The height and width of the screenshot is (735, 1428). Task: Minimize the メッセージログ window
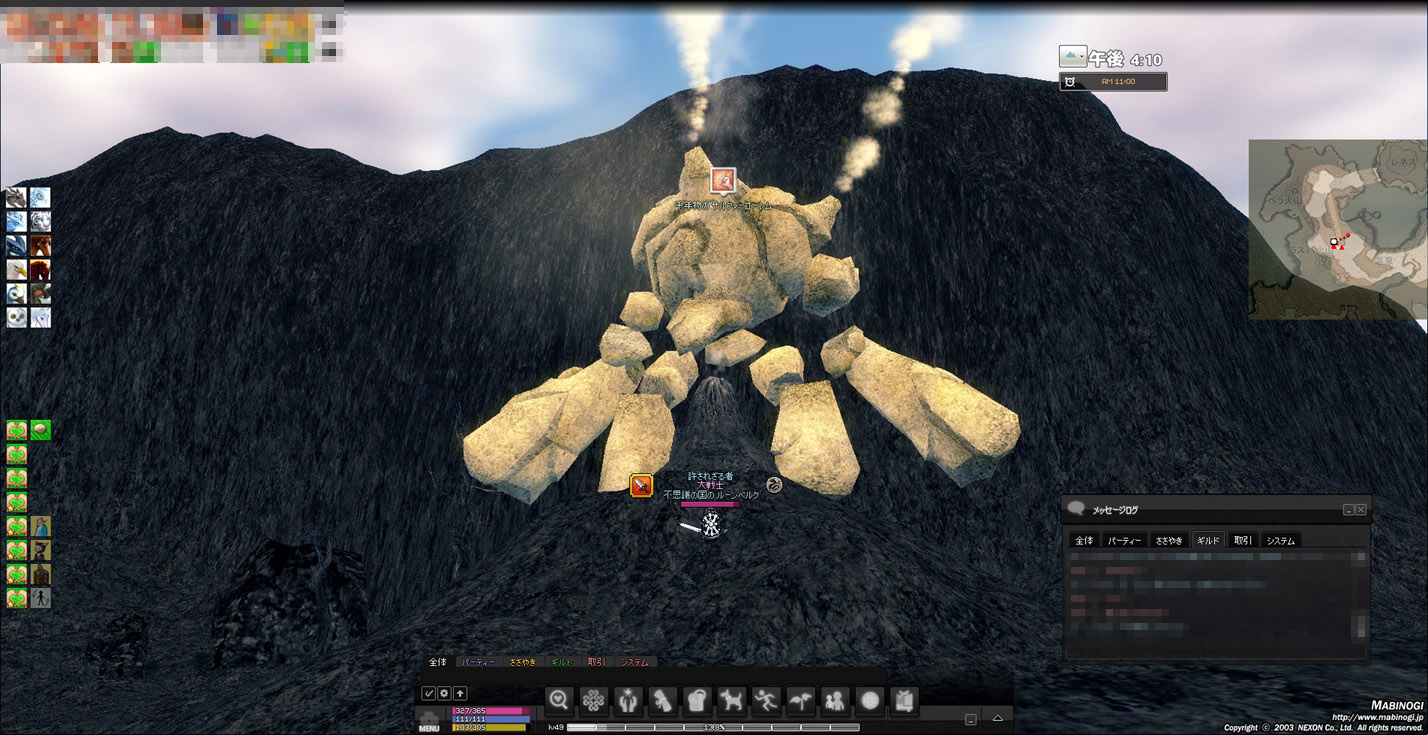point(1348,510)
